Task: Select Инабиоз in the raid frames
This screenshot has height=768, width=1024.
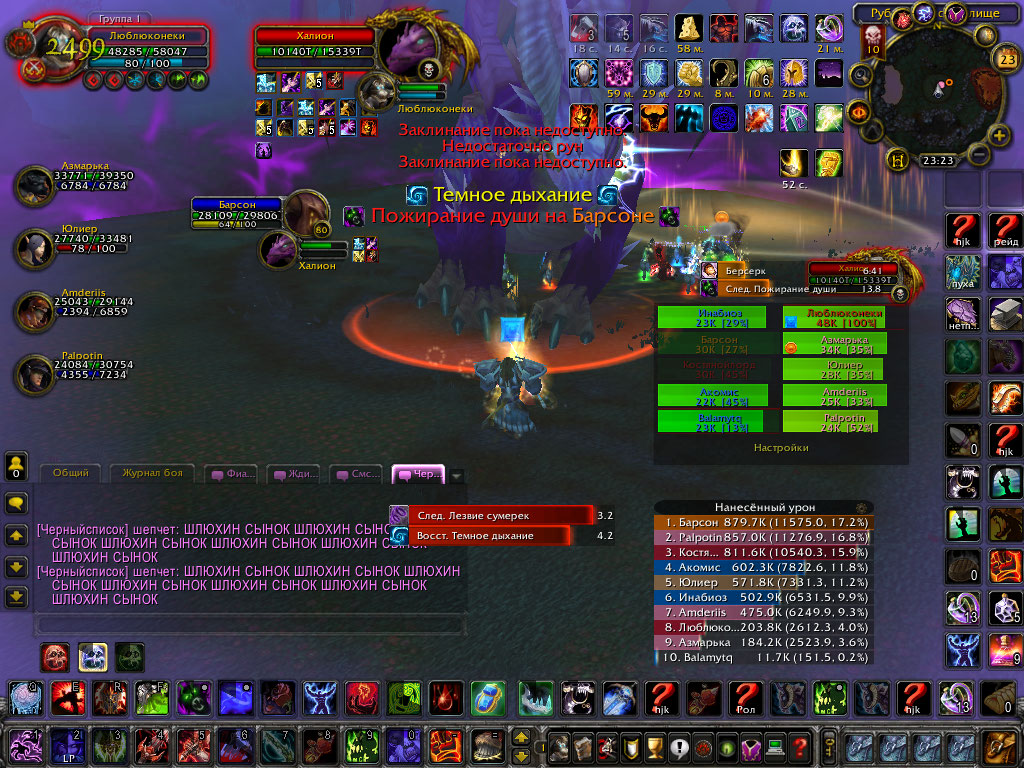Action: [712, 317]
